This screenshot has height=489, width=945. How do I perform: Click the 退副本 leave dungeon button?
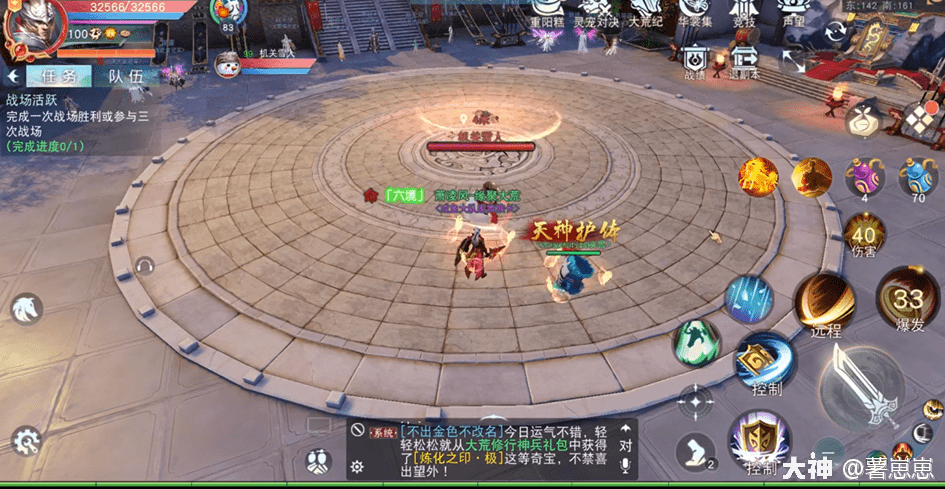click(743, 58)
